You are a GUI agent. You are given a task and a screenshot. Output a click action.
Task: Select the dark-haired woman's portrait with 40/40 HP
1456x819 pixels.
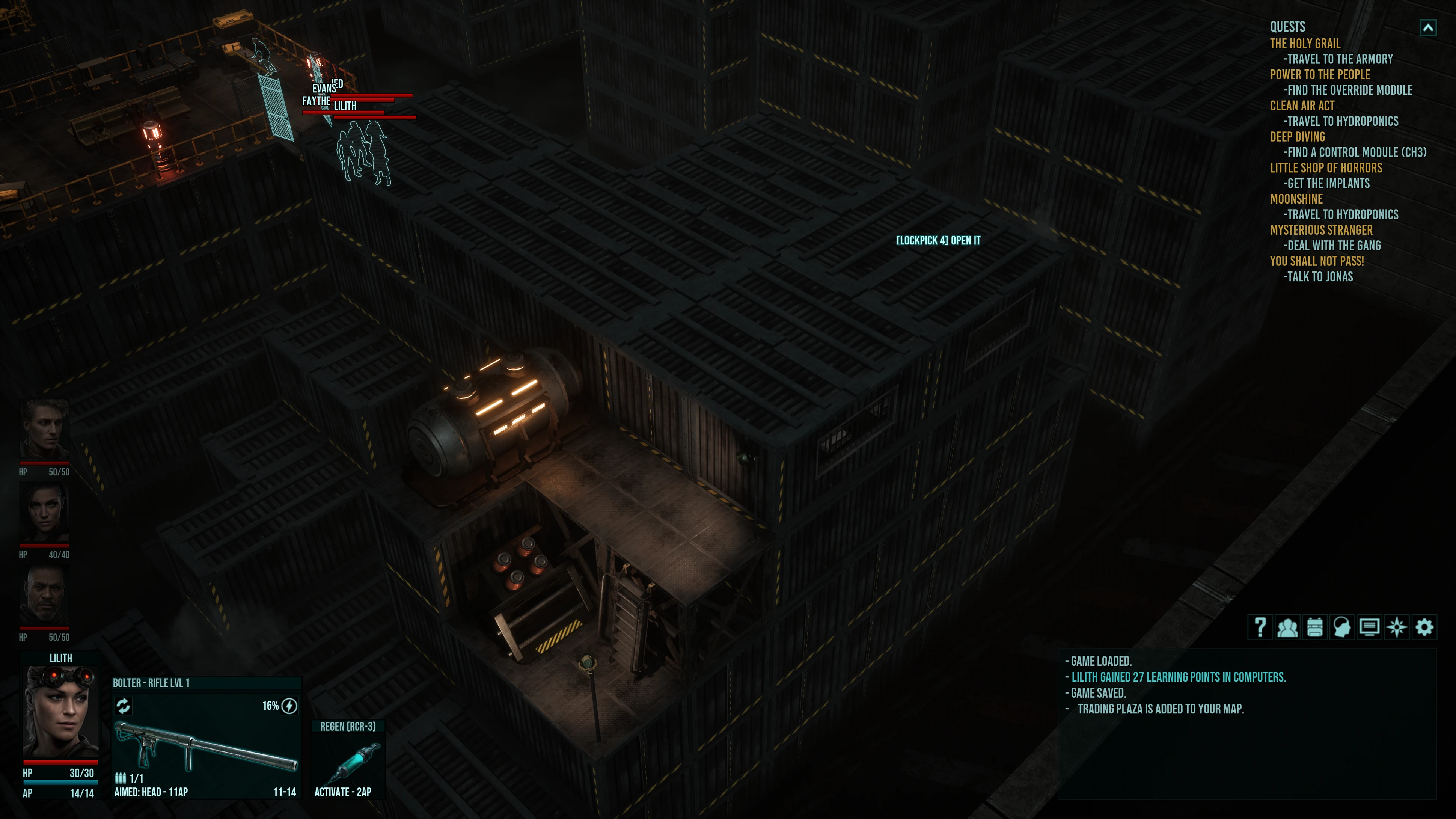(x=45, y=513)
